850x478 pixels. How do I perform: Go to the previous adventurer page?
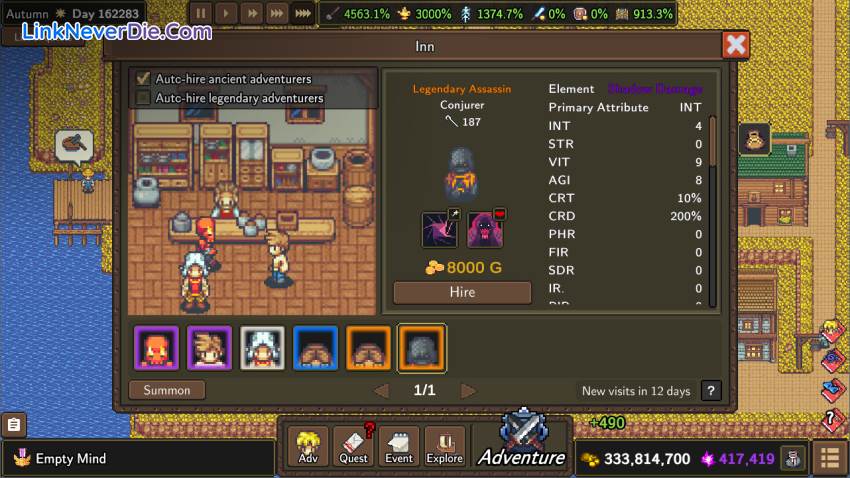click(381, 390)
